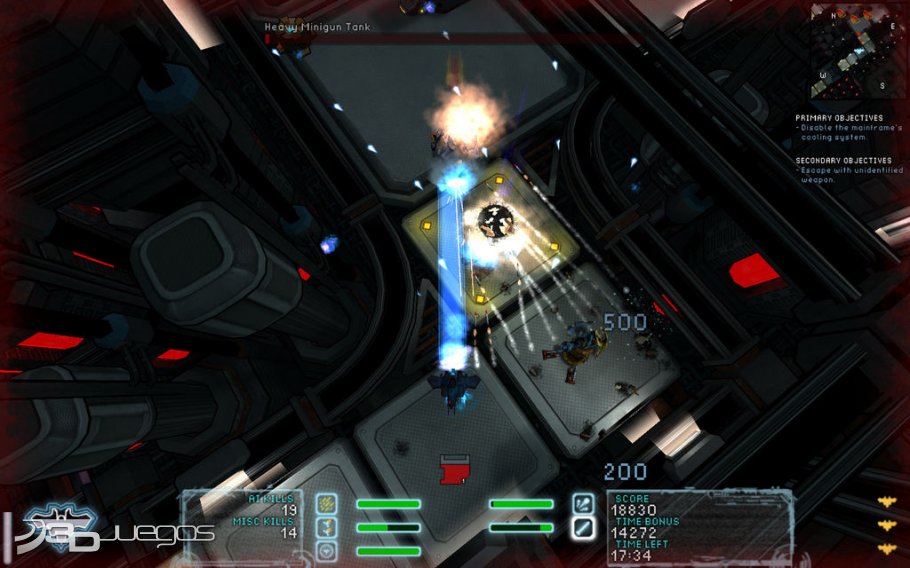Viewport: 910px width, 568px height.
Task: Choose the missile weapon icon above the beam
Action: (583, 503)
